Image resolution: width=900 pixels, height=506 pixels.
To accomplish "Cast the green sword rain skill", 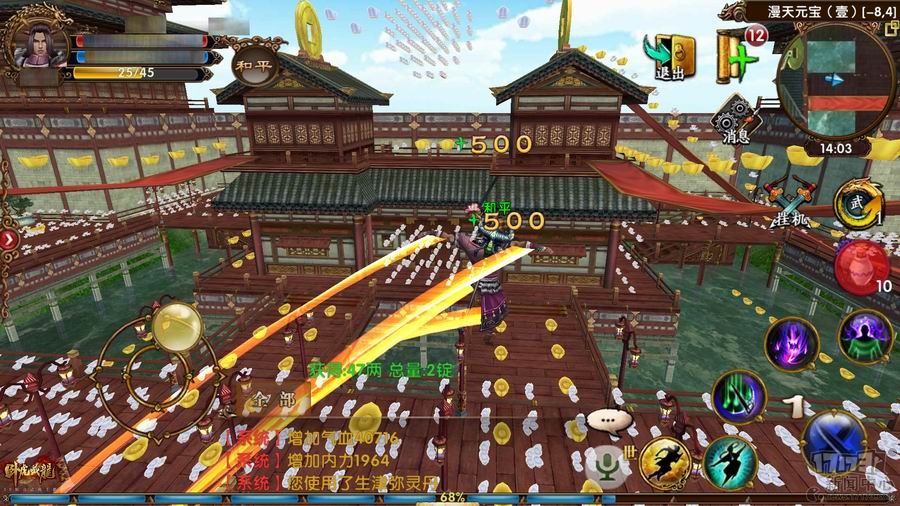I will pos(739,396).
